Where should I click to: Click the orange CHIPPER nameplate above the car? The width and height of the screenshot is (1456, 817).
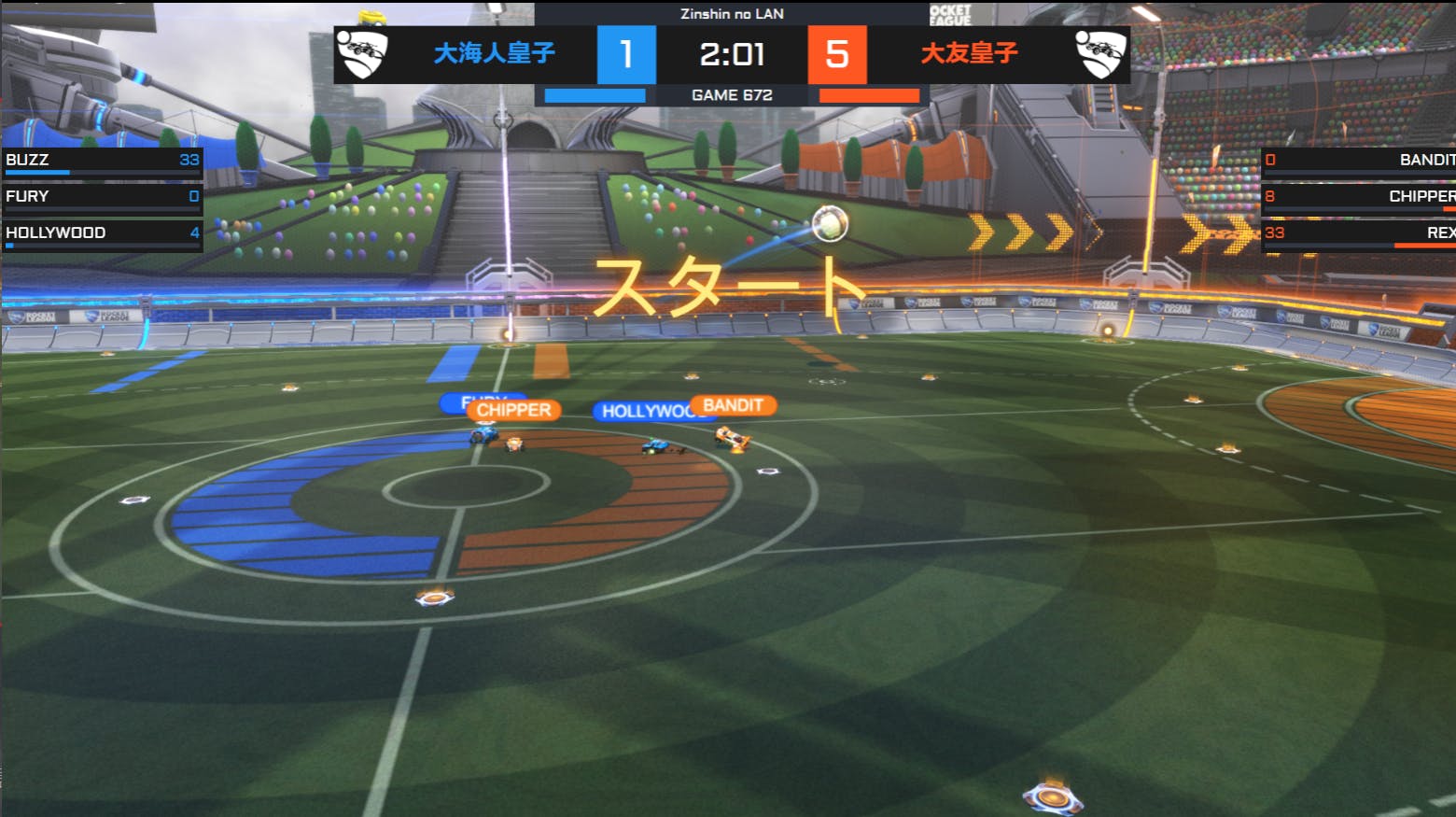click(x=514, y=411)
